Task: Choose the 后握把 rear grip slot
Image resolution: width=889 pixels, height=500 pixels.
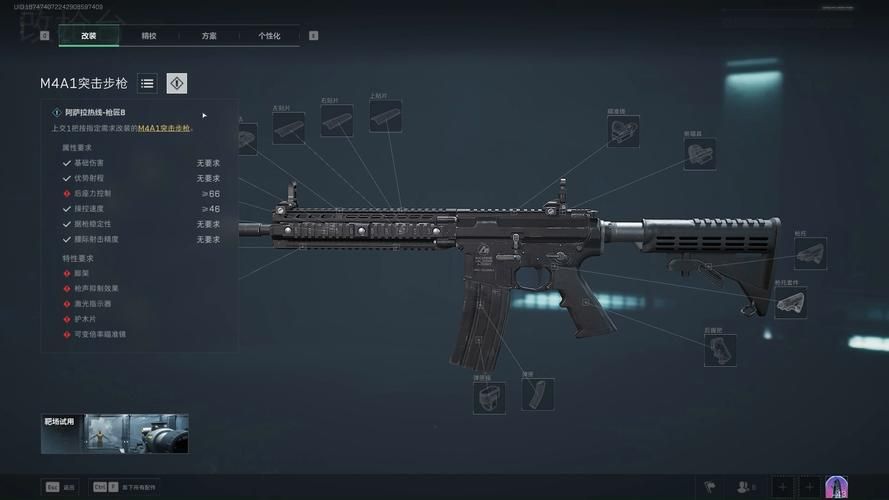Action: (720, 350)
